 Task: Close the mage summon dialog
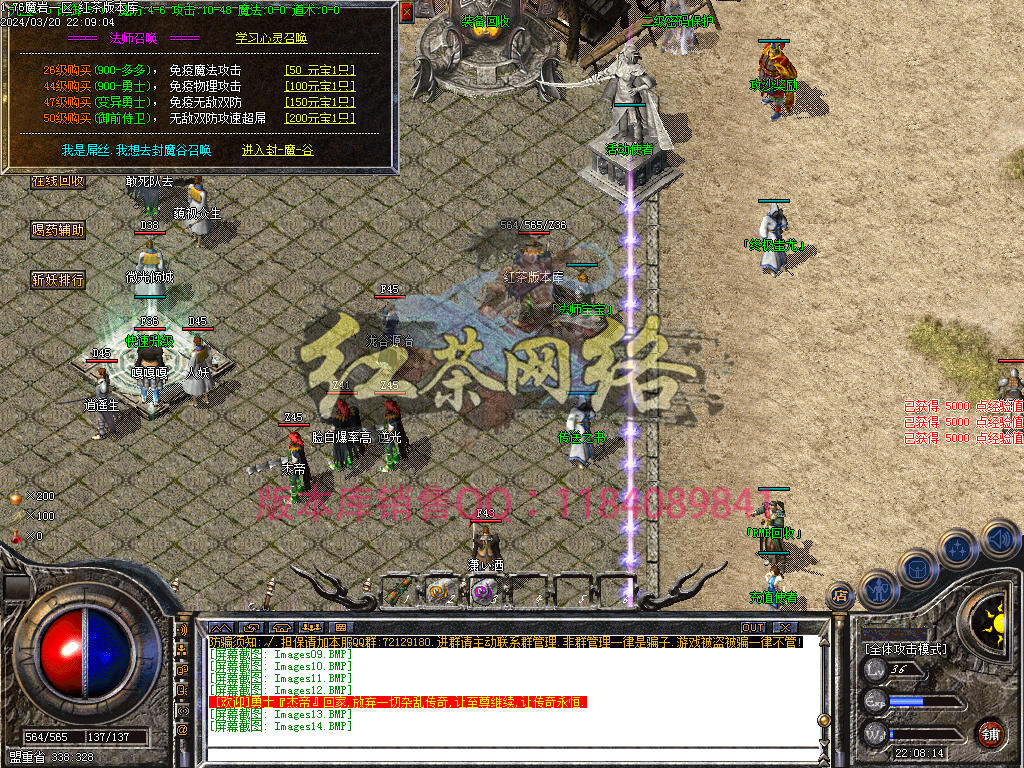click(x=406, y=13)
